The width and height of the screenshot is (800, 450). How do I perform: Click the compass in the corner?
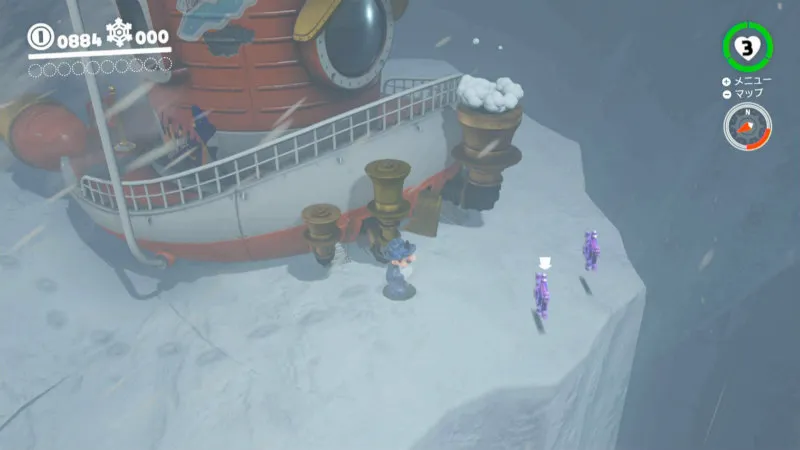coord(747,127)
